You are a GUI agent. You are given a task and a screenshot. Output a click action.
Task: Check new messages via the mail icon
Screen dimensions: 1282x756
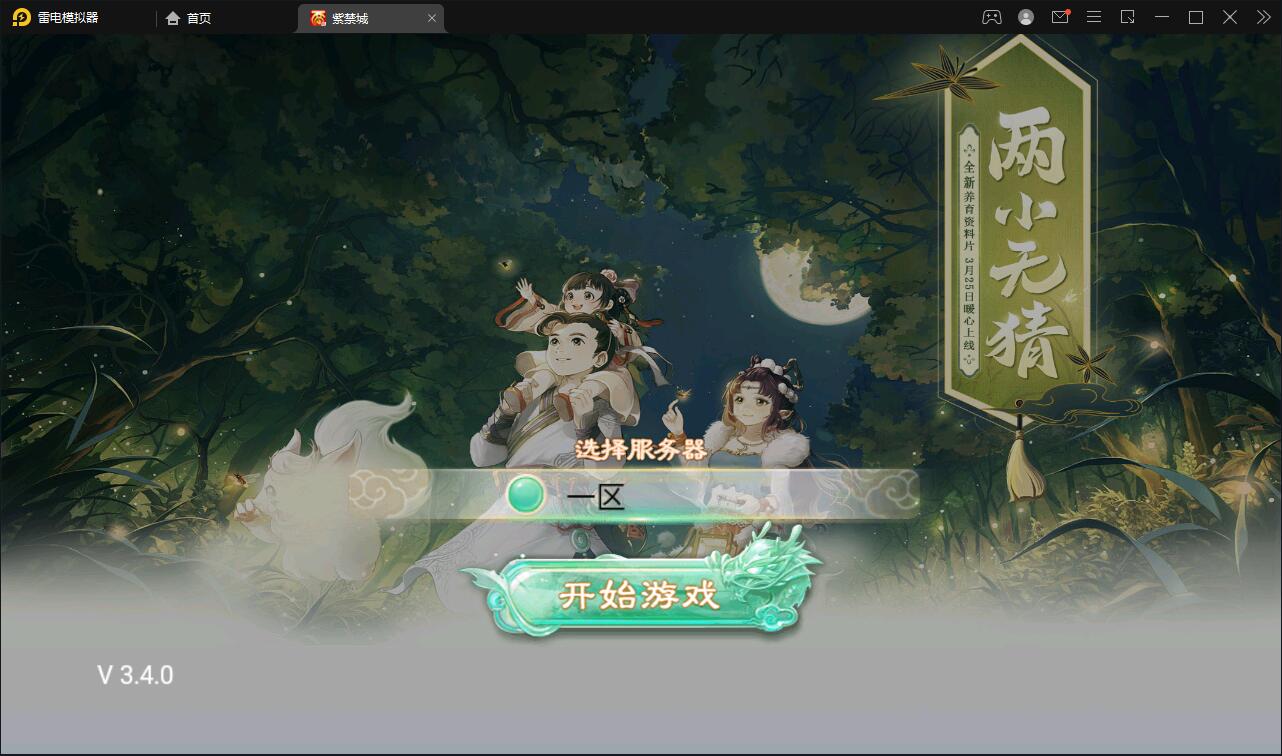coord(1059,17)
